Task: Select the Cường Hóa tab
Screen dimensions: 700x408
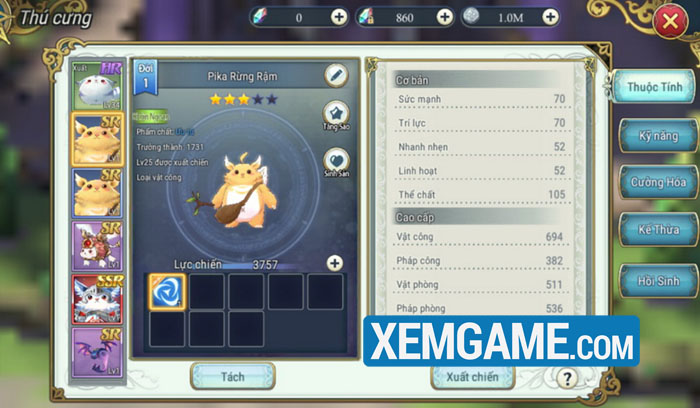Action: pyautogui.click(x=655, y=183)
